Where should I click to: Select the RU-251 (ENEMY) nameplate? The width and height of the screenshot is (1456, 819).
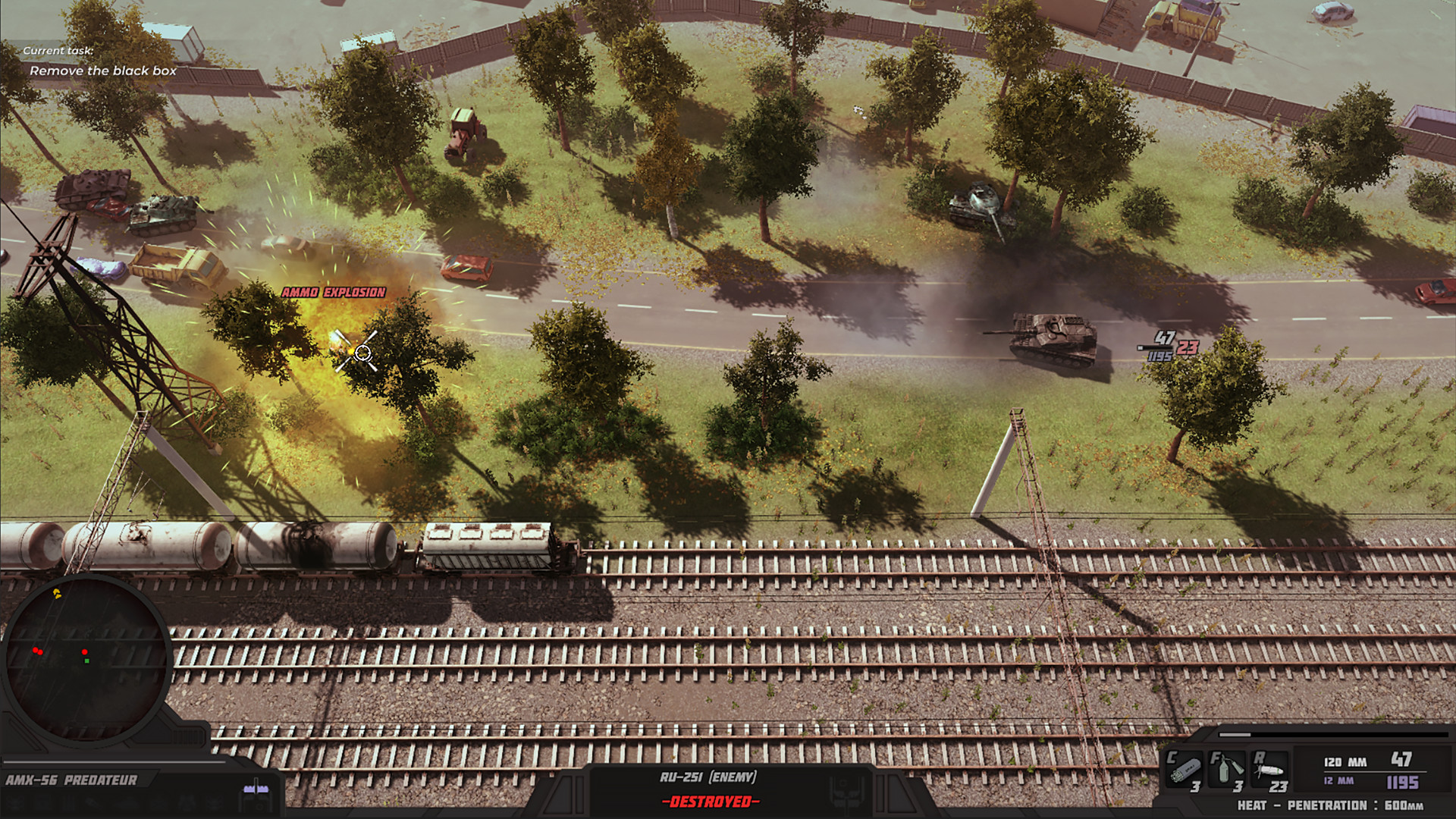707,777
